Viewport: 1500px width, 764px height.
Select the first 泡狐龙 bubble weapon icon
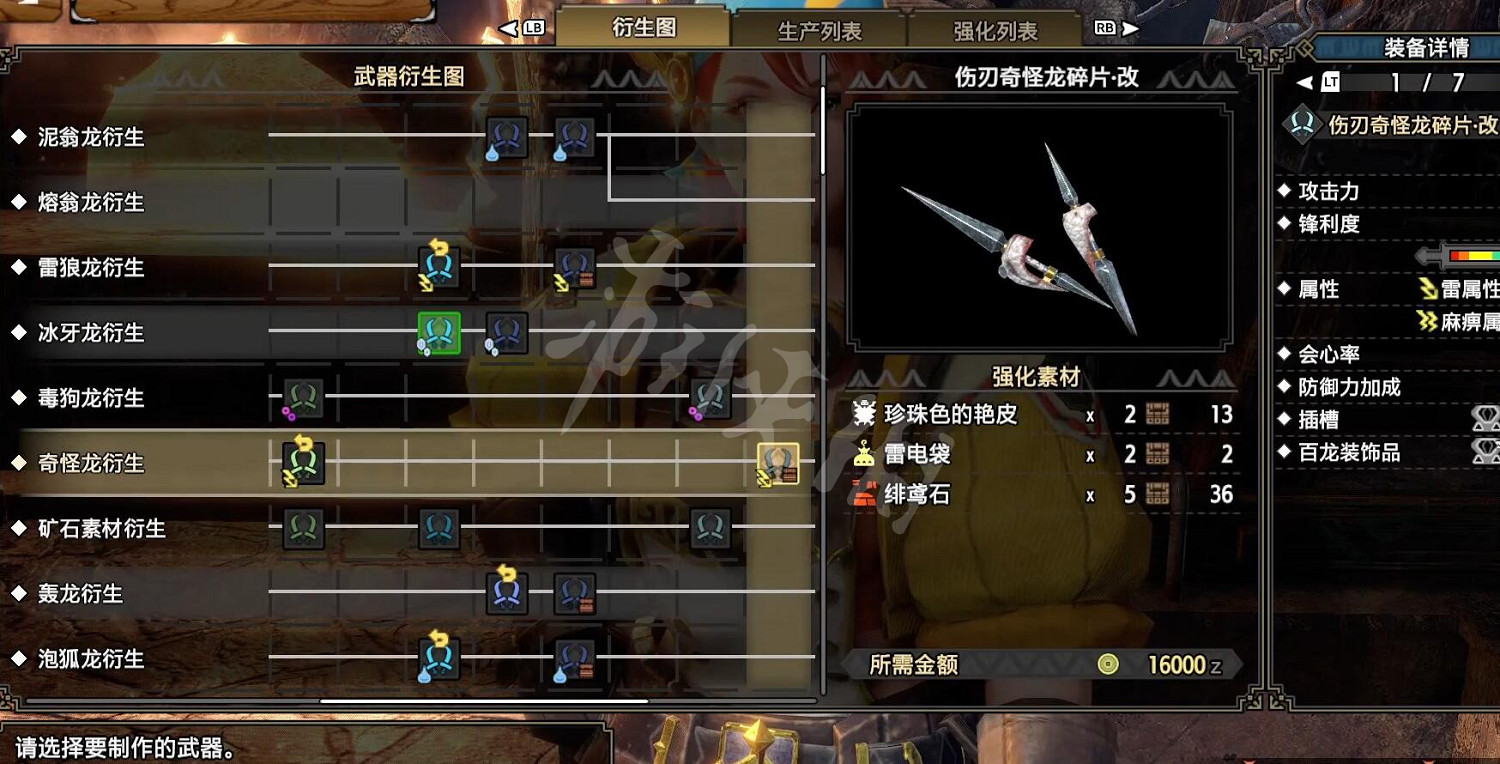point(437,658)
